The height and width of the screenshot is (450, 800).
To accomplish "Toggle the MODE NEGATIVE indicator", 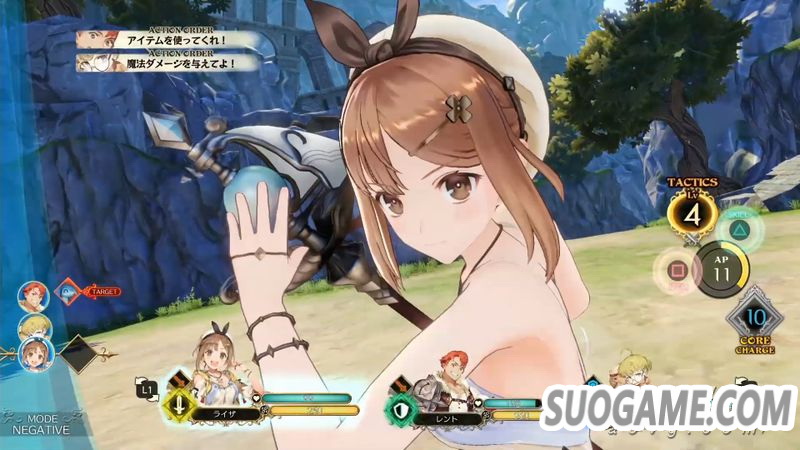I will tap(41, 424).
